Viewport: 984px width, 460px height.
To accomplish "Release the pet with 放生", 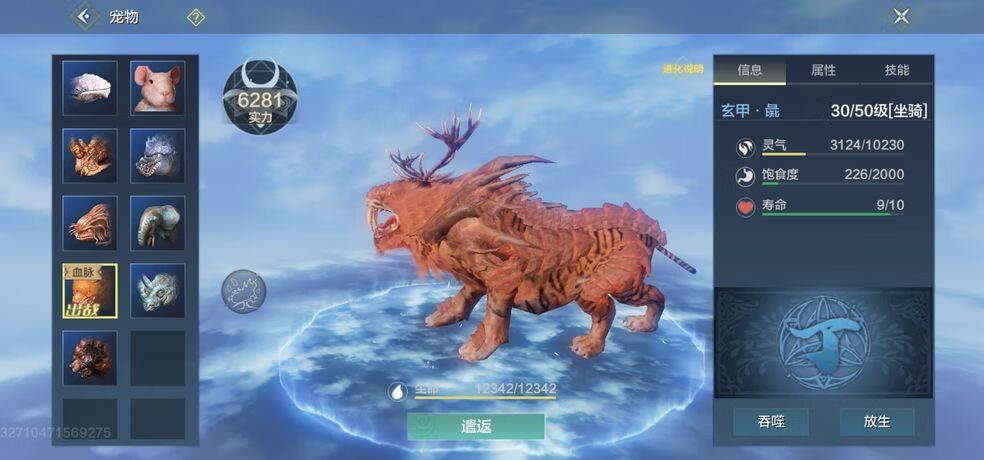I will click(x=877, y=422).
